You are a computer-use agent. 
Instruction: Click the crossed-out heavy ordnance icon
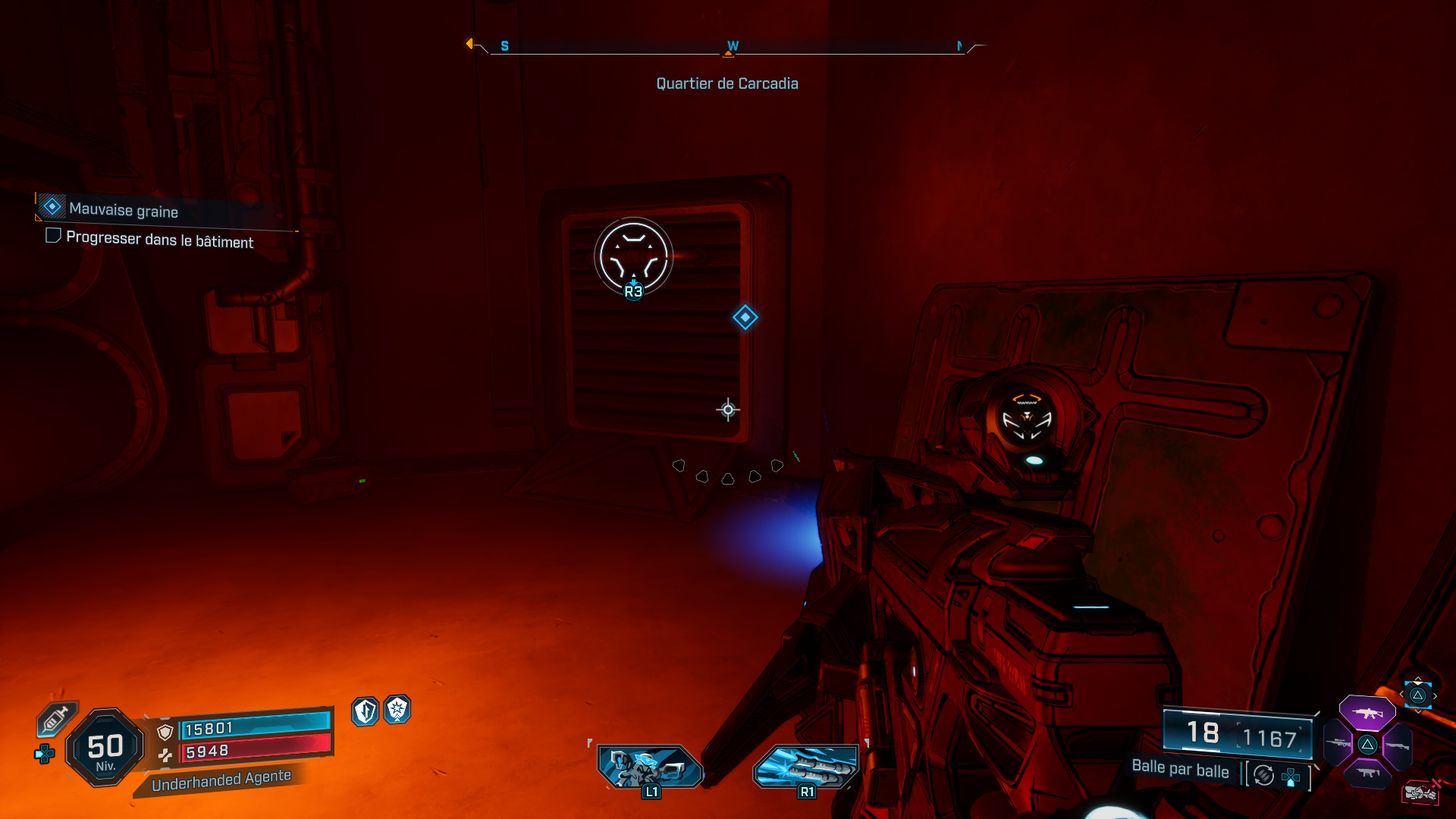tap(1420, 791)
